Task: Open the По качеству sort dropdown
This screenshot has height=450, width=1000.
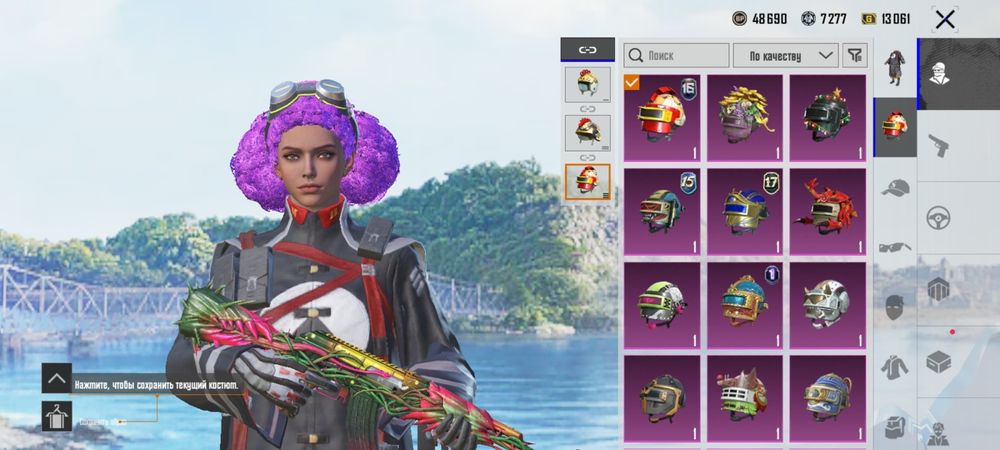Action: click(785, 55)
